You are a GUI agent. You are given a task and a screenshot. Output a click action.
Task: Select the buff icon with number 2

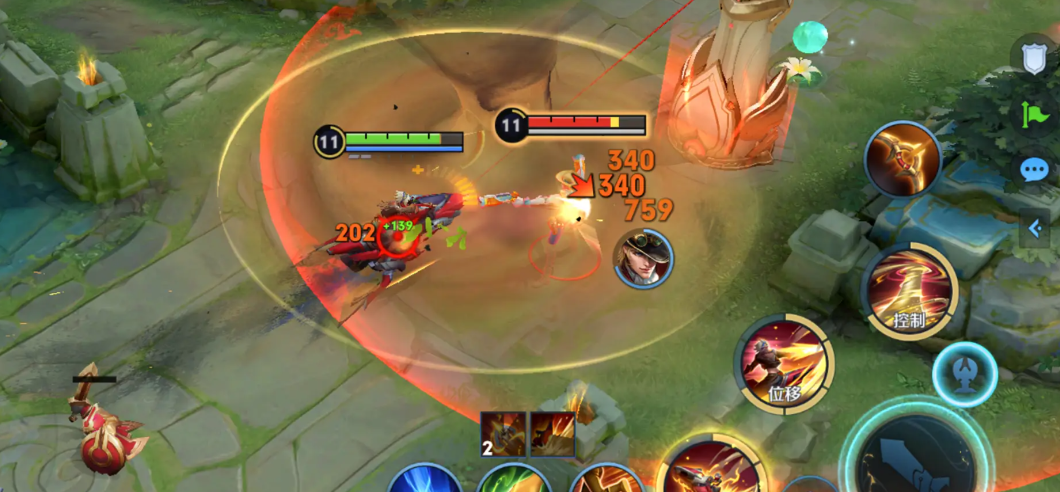click(x=503, y=435)
